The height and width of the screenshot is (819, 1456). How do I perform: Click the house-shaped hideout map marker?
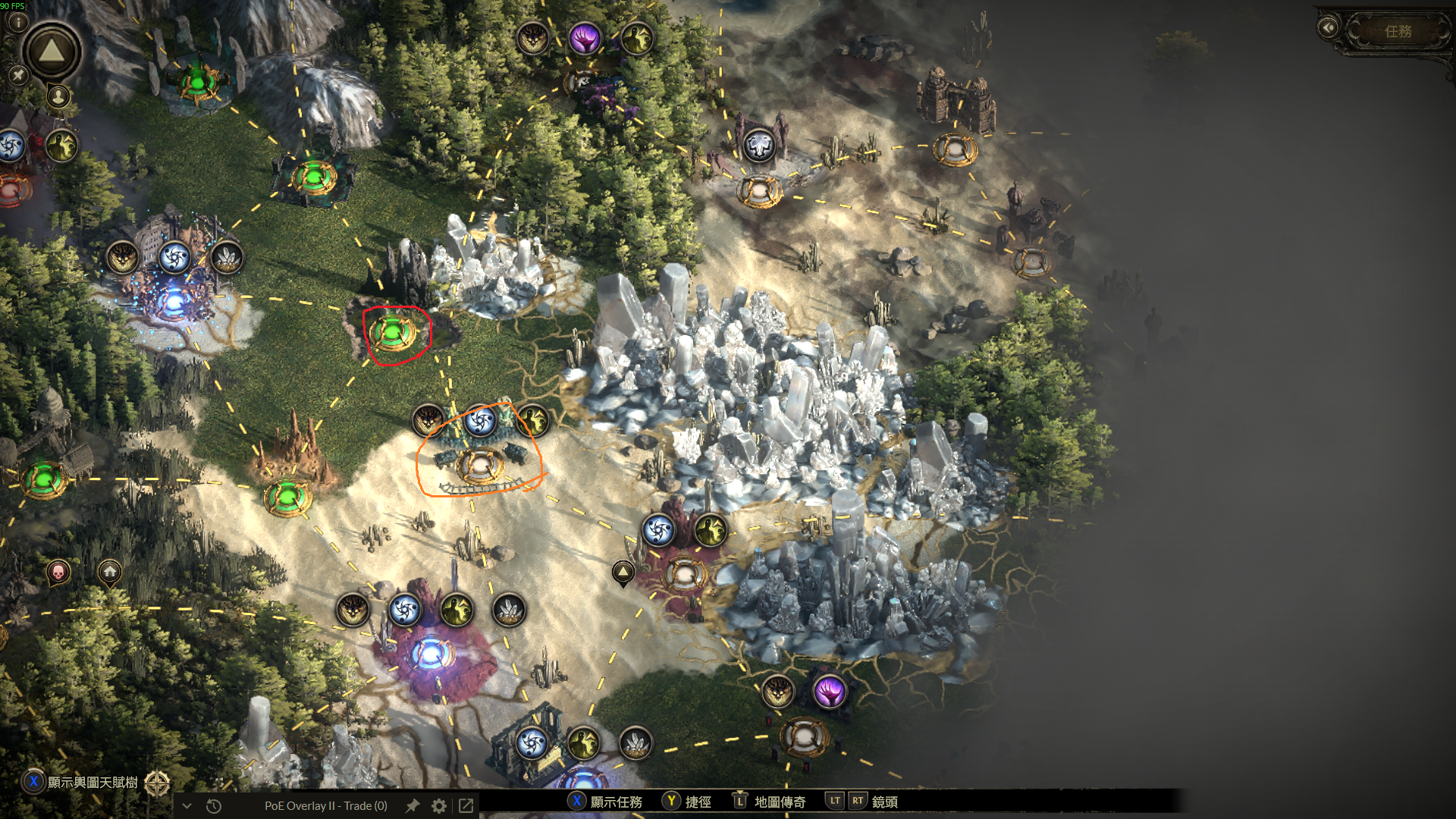click(110, 571)
